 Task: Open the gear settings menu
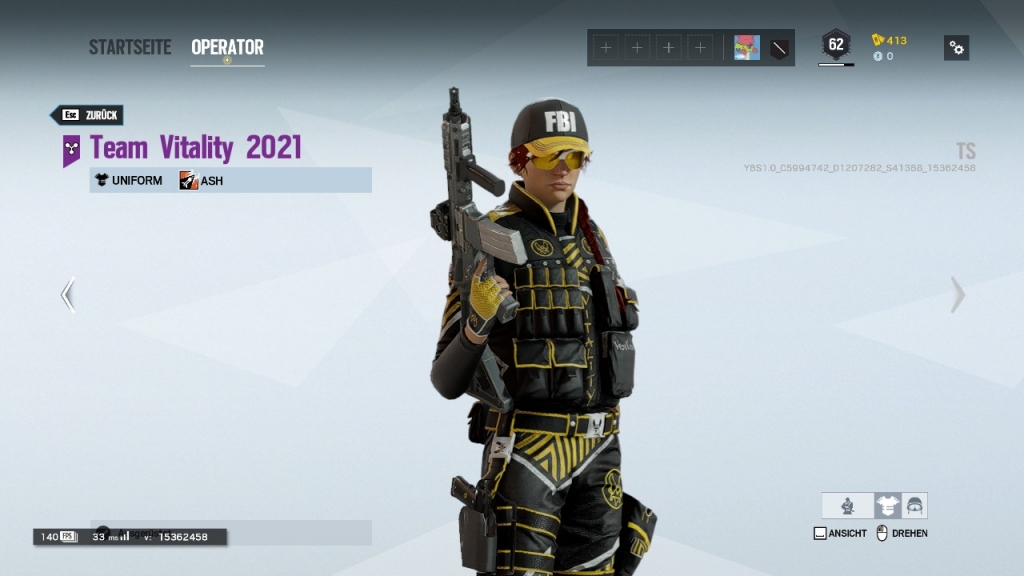(956, 48)
